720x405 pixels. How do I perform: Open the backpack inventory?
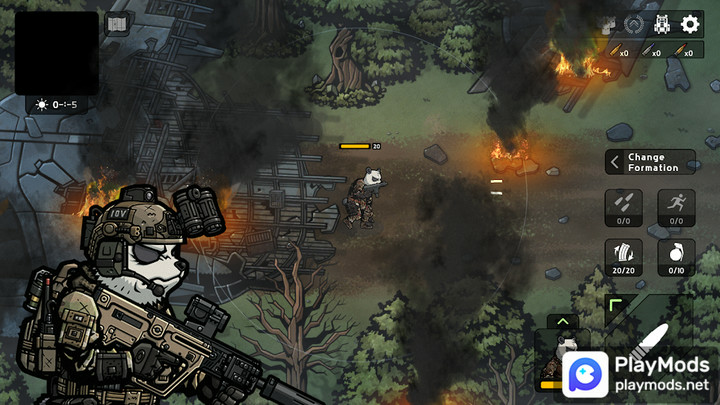click(661, 24)
